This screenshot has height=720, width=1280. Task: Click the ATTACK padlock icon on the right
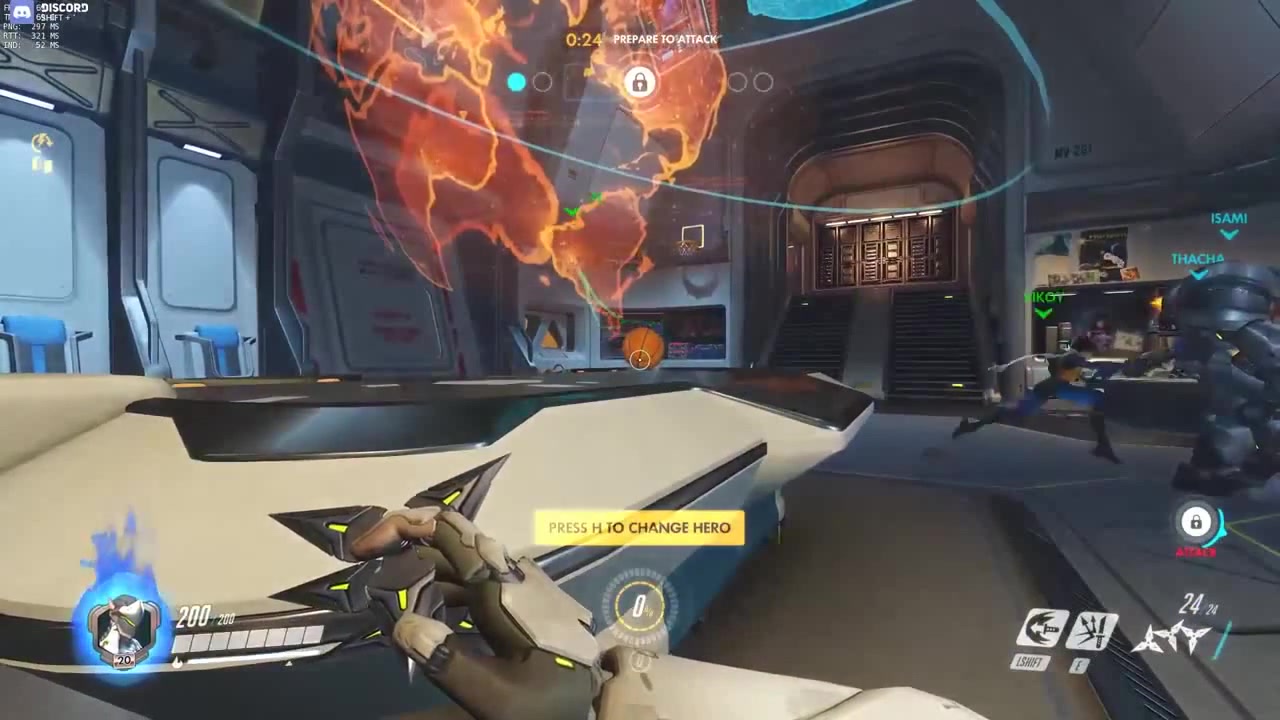(x=1196, y=523)
